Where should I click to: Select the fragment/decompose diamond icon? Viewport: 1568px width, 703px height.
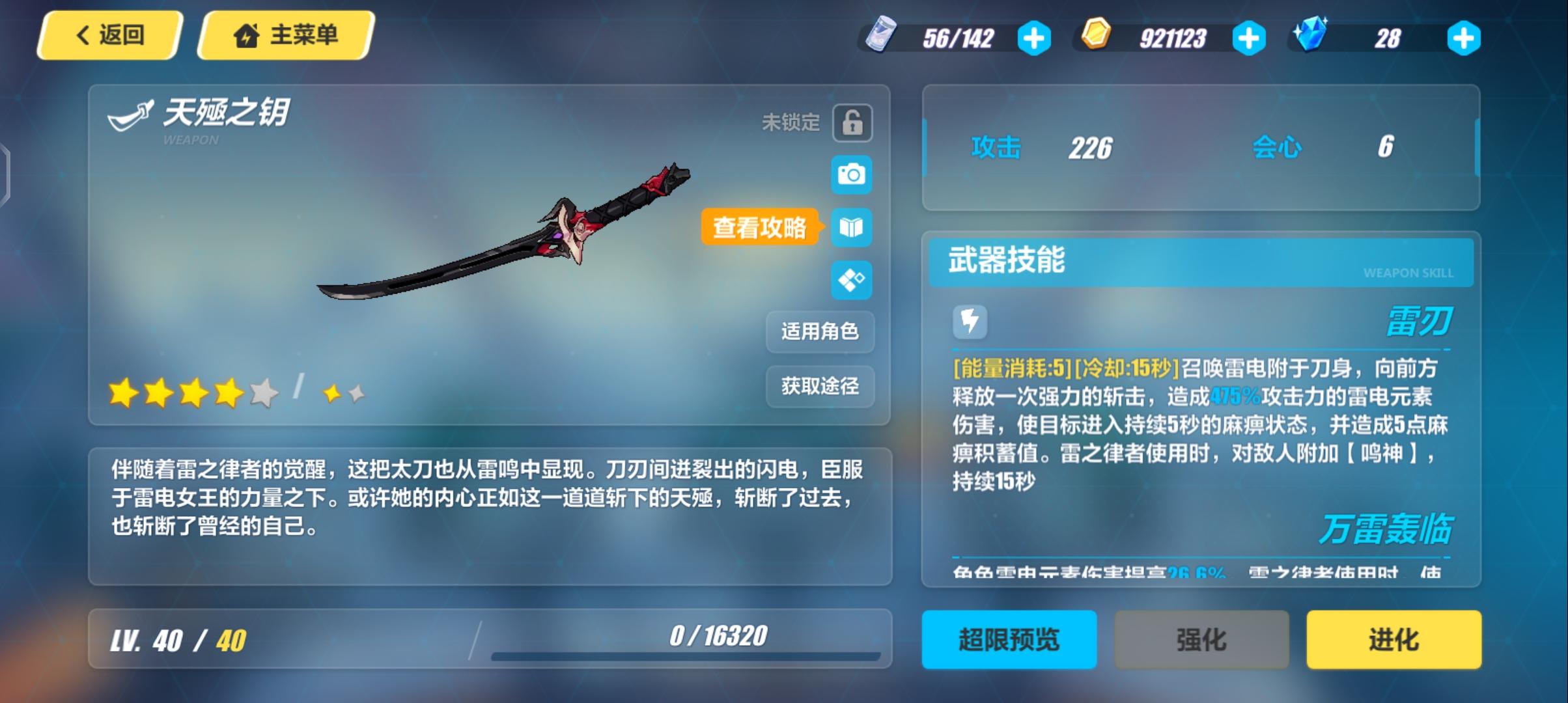pyautogui.click(x=852, y=281)
